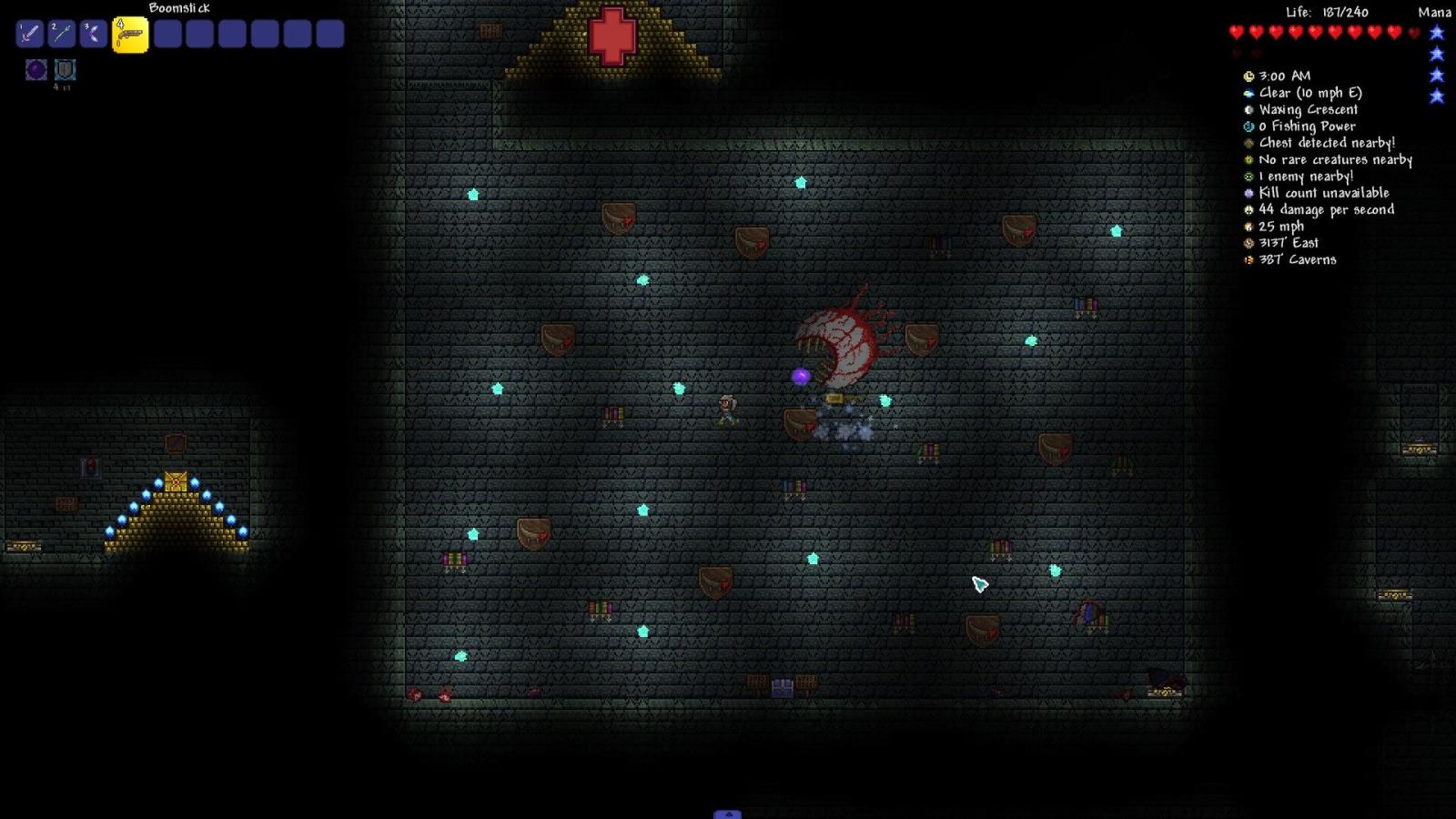The height and width of the screenshot is (819, 1456).
Task: Click the Fishing Power bobber icon
Action: coord(1249,126)
